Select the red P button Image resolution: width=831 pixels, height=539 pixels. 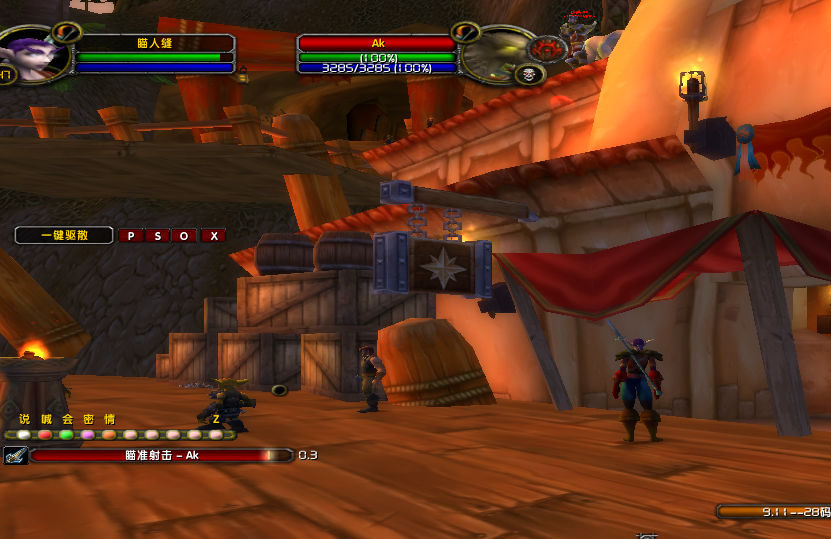pyautogui.click(x=130, y=236)
